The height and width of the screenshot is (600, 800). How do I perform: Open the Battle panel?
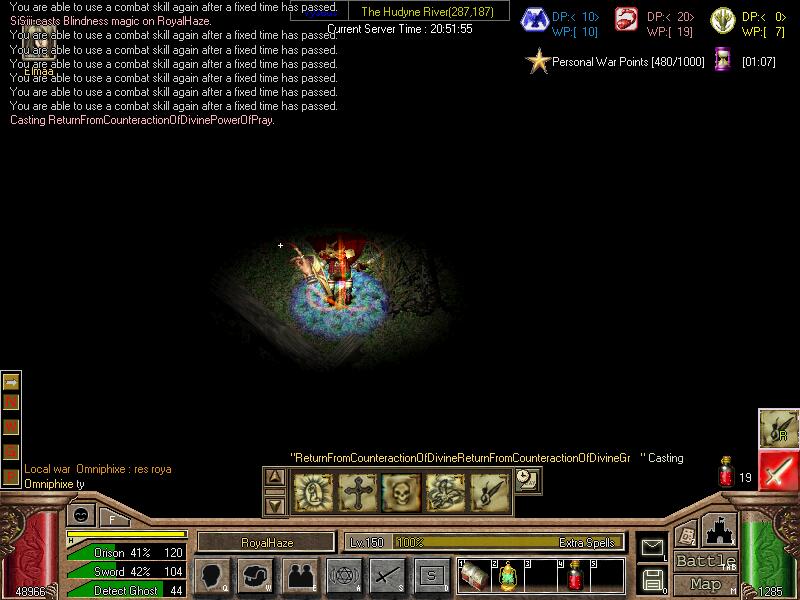tap(705, 561)
